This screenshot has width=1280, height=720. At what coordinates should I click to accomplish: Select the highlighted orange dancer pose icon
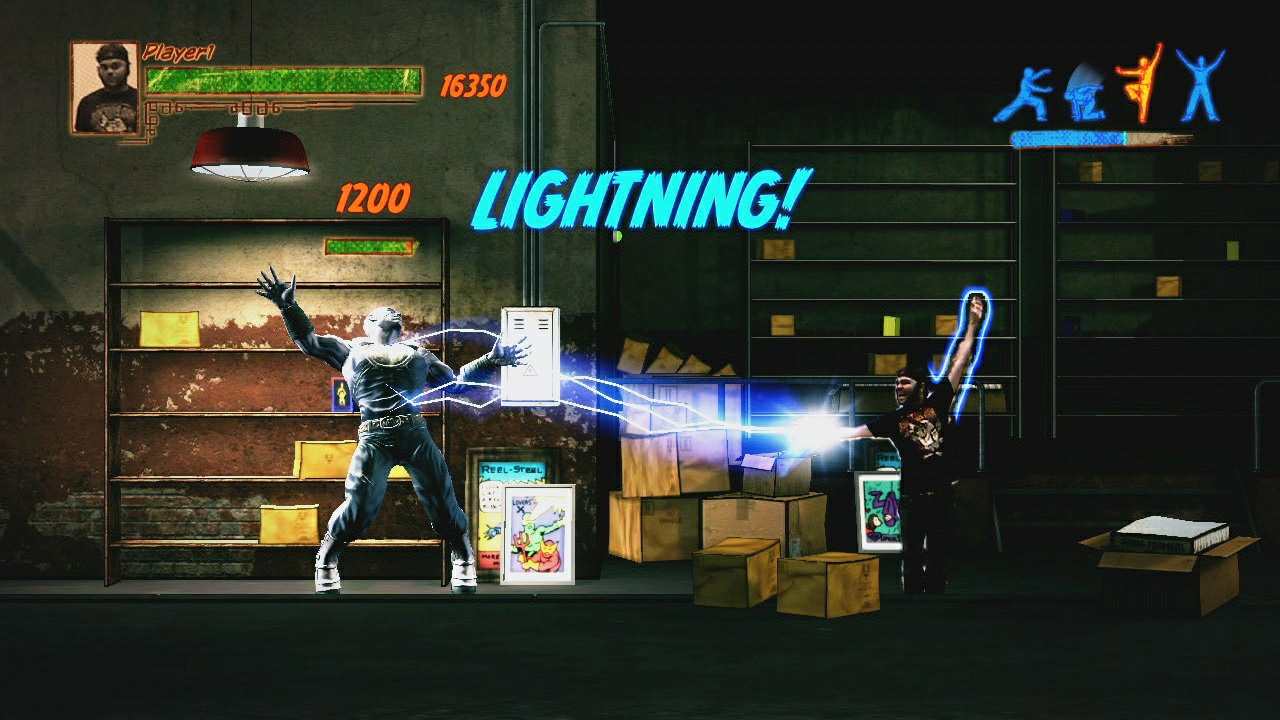click(x=1143, y=85)
